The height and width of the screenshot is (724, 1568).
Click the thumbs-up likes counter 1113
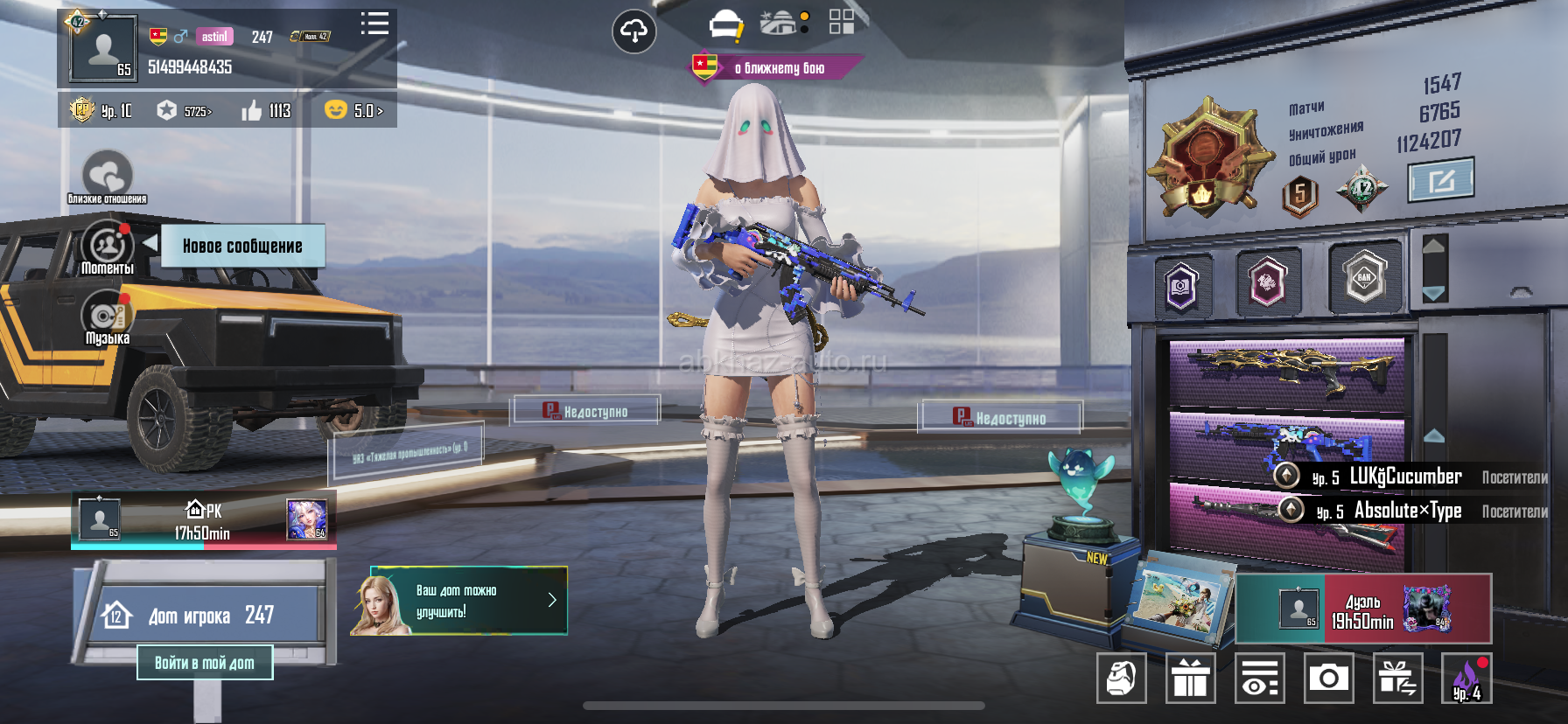click(267, 111)
